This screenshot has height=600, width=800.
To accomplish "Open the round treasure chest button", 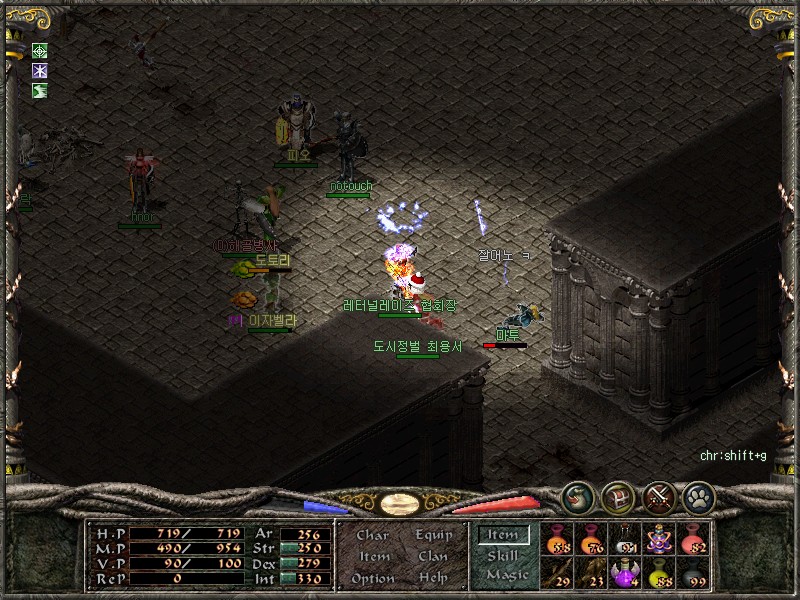I will coord(617,496).
